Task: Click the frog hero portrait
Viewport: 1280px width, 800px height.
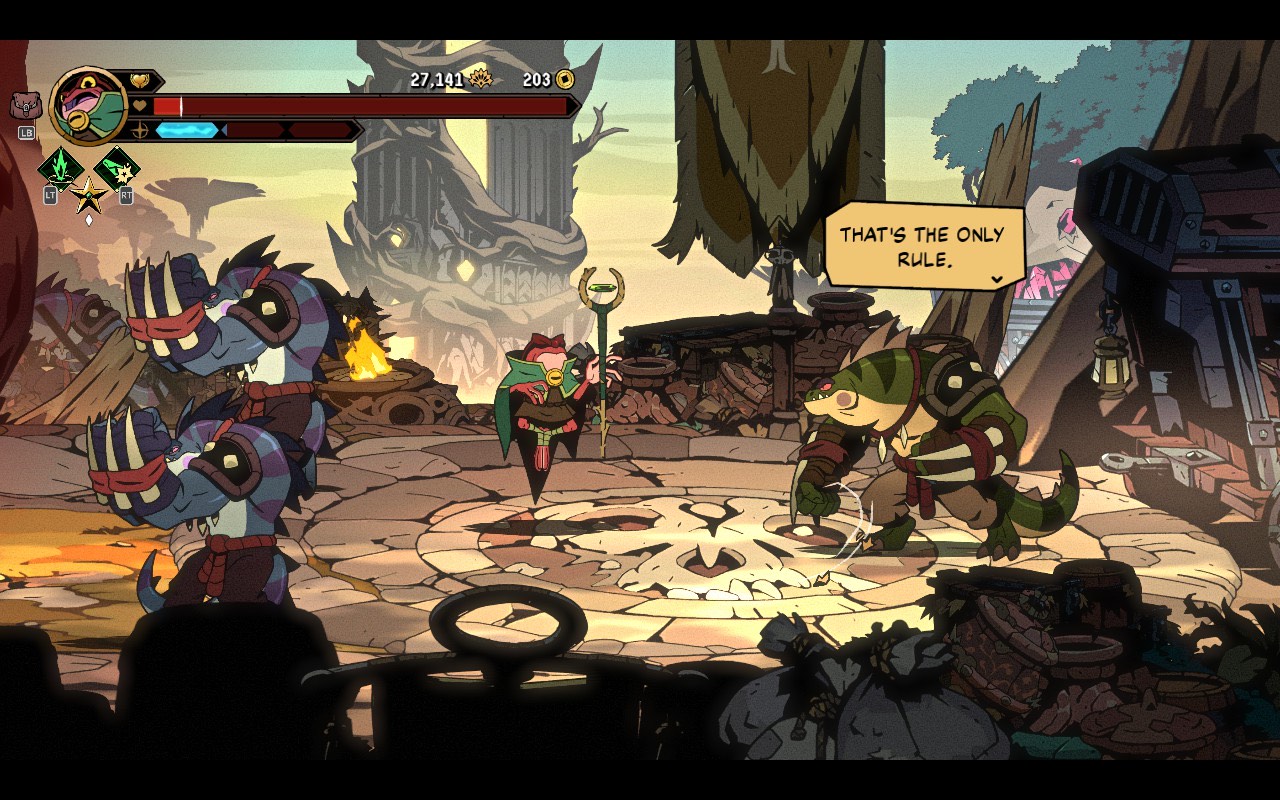Action: click(89, 105)
